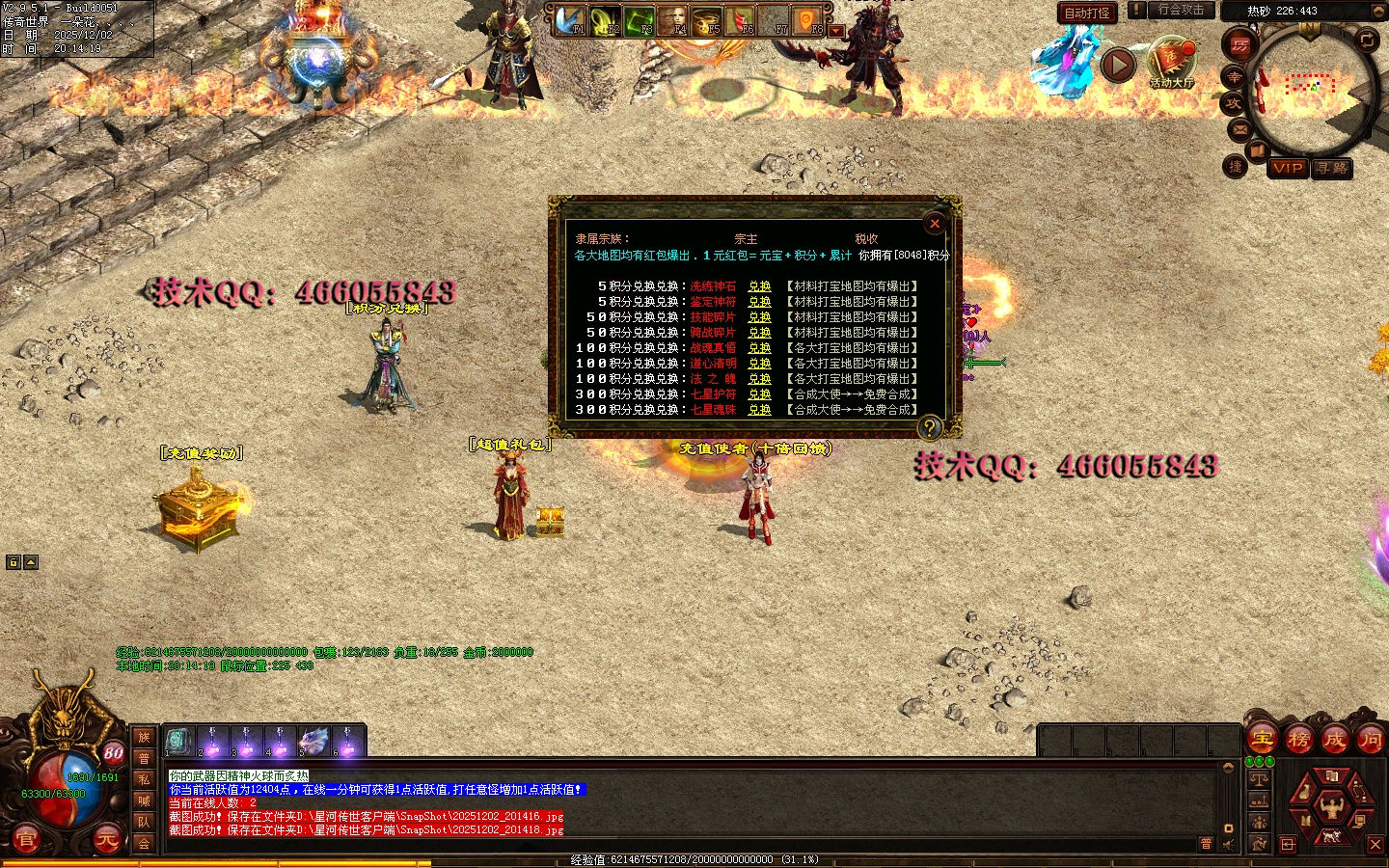
Task: Show the 榜 rankings button
Action: pyautogui.click(x=1298, y=740)
